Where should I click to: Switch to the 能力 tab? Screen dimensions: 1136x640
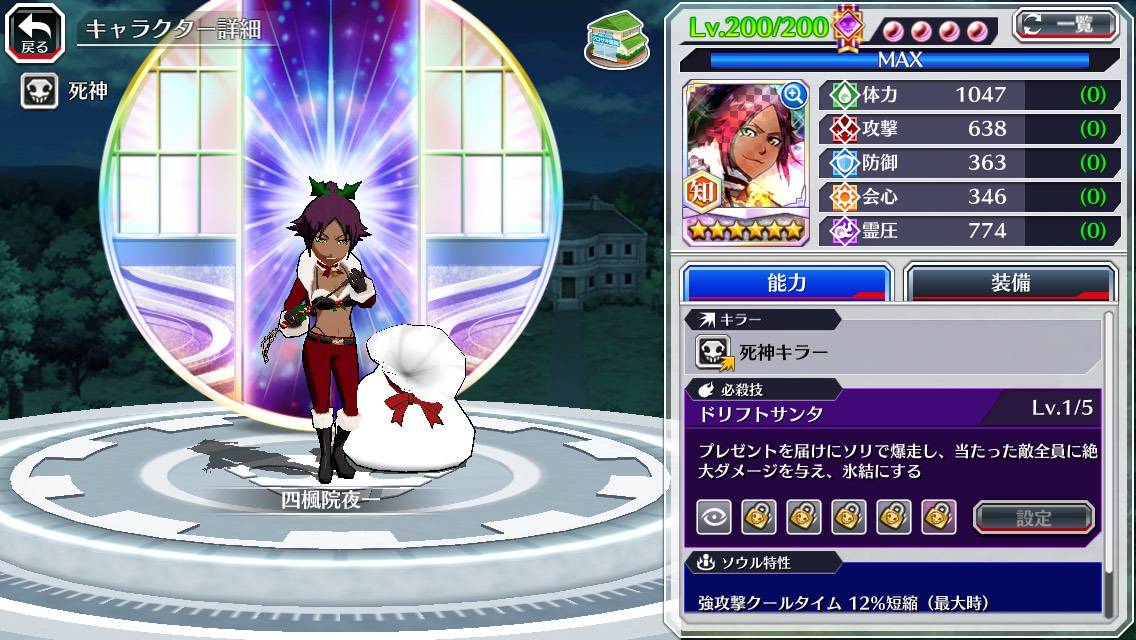(786, 283)
